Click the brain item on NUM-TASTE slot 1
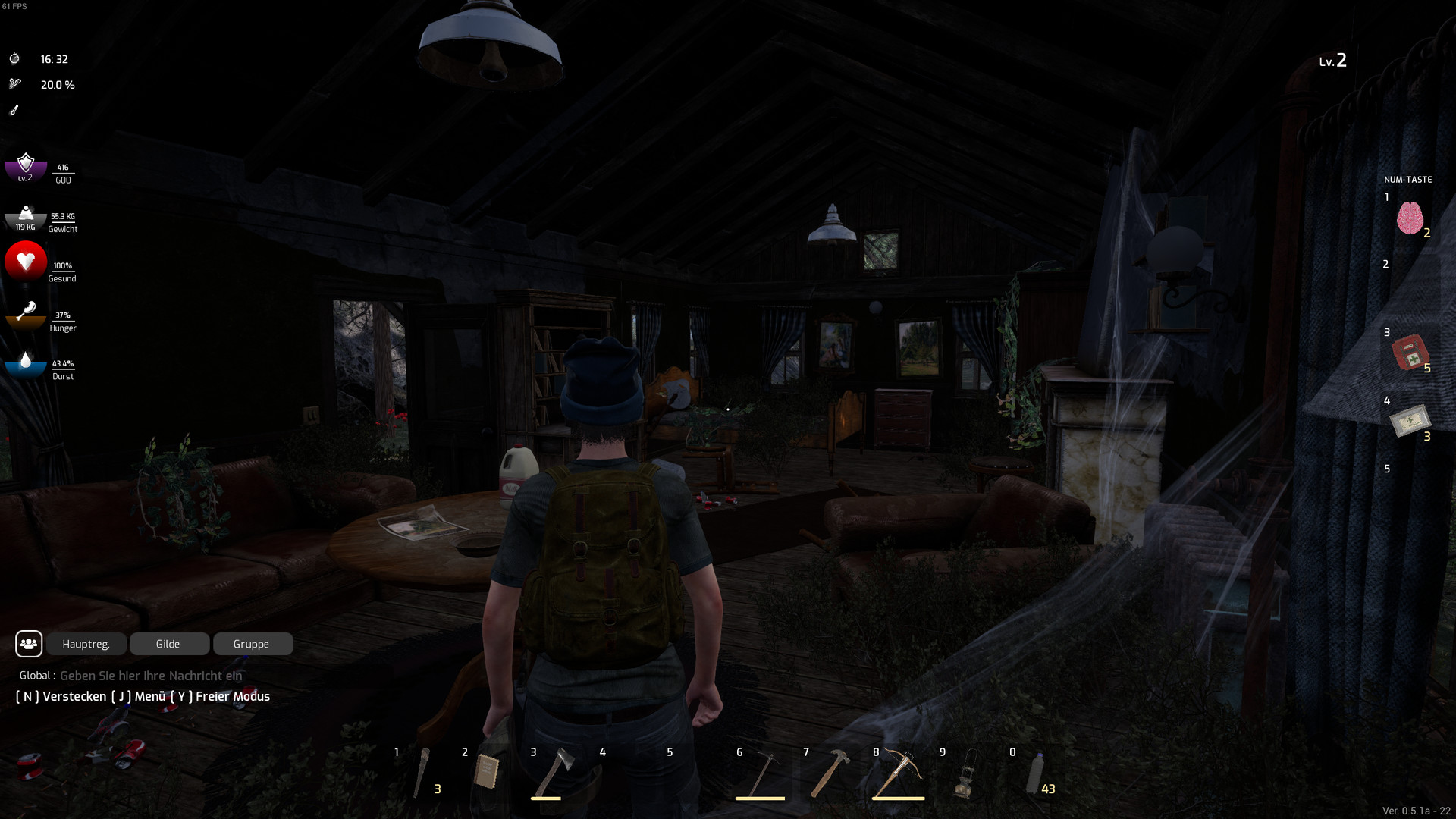 [x=1412, y=218]
